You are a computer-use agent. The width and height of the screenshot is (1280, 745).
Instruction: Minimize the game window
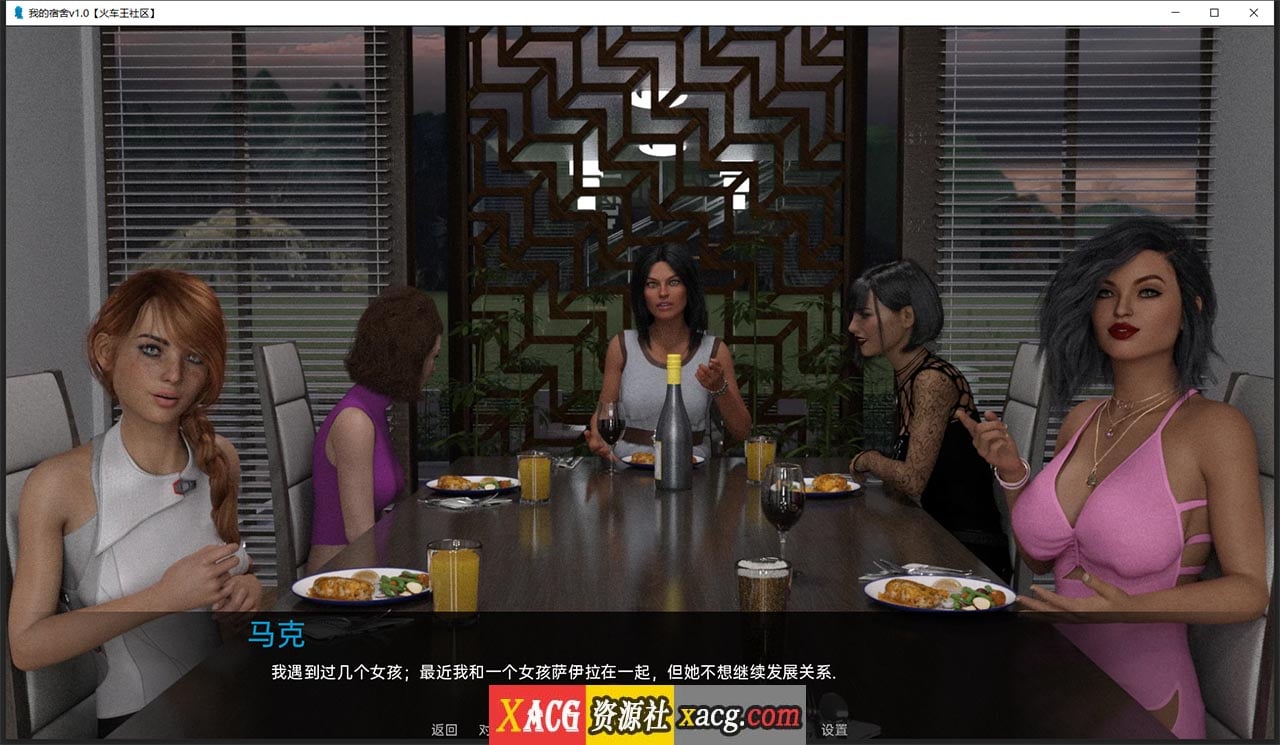click(1176, 13)
